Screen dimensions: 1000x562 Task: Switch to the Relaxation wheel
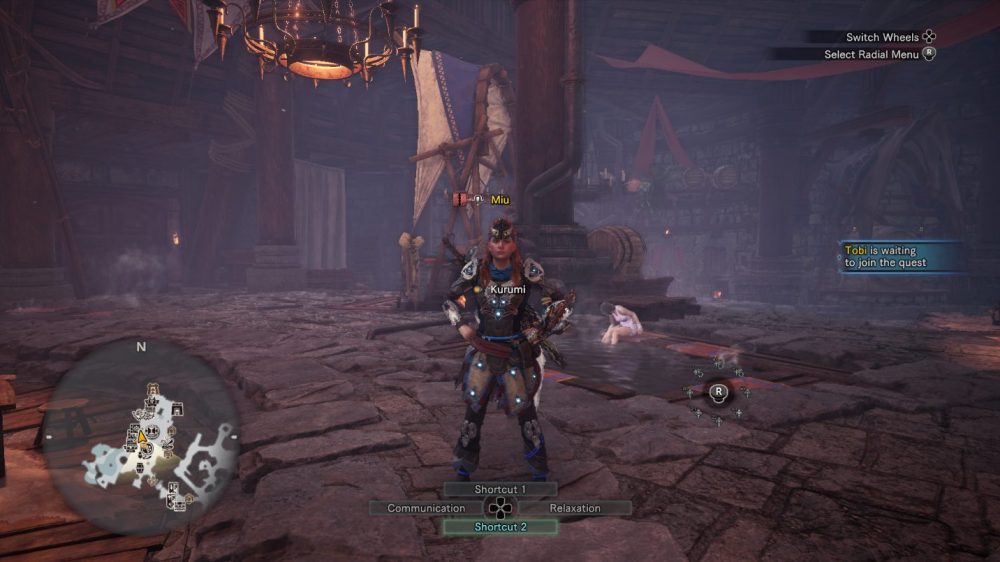(575, 508)
